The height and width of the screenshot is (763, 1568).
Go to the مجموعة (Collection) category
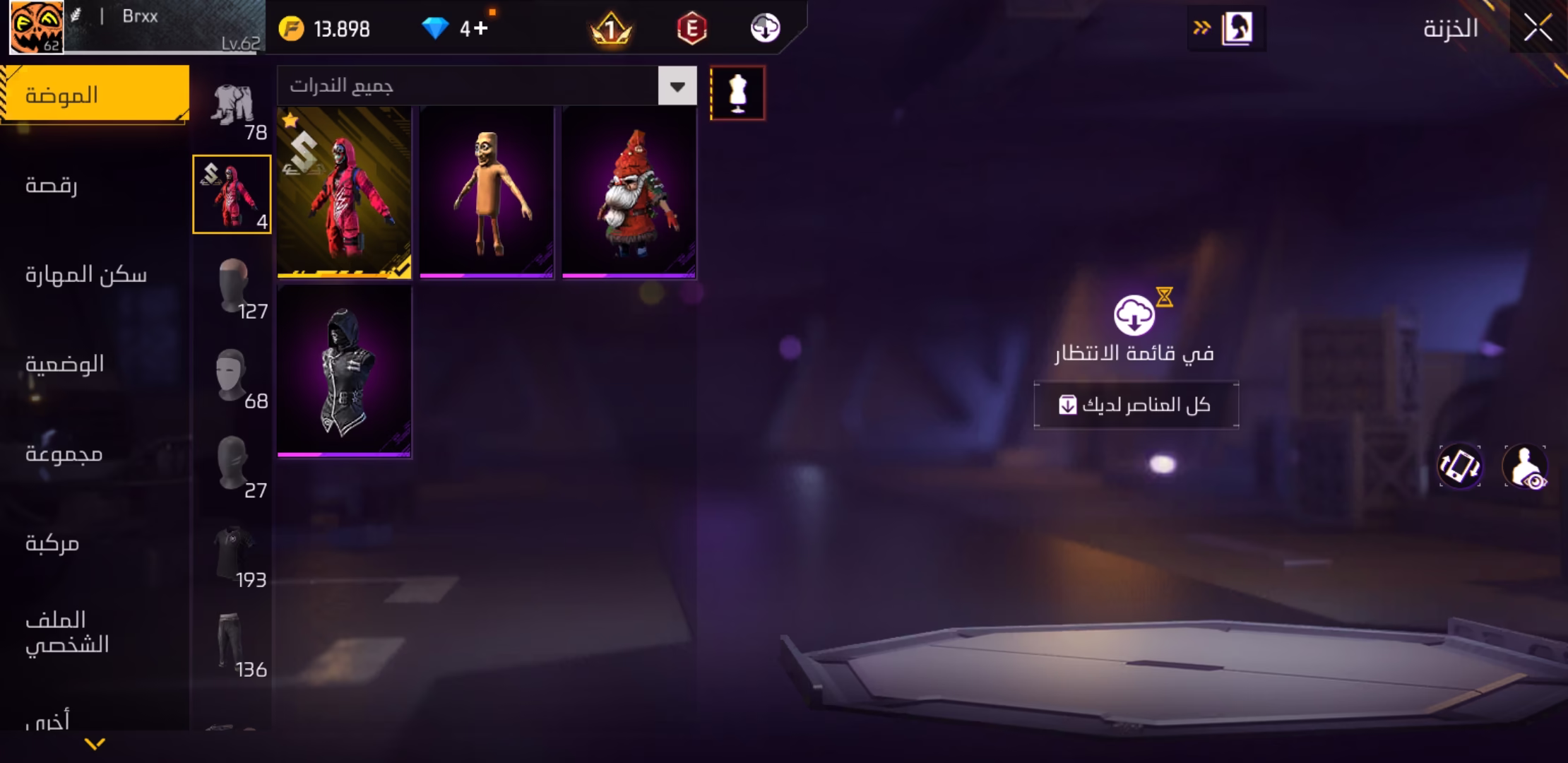pyautogui.click(x=64, y=454)
